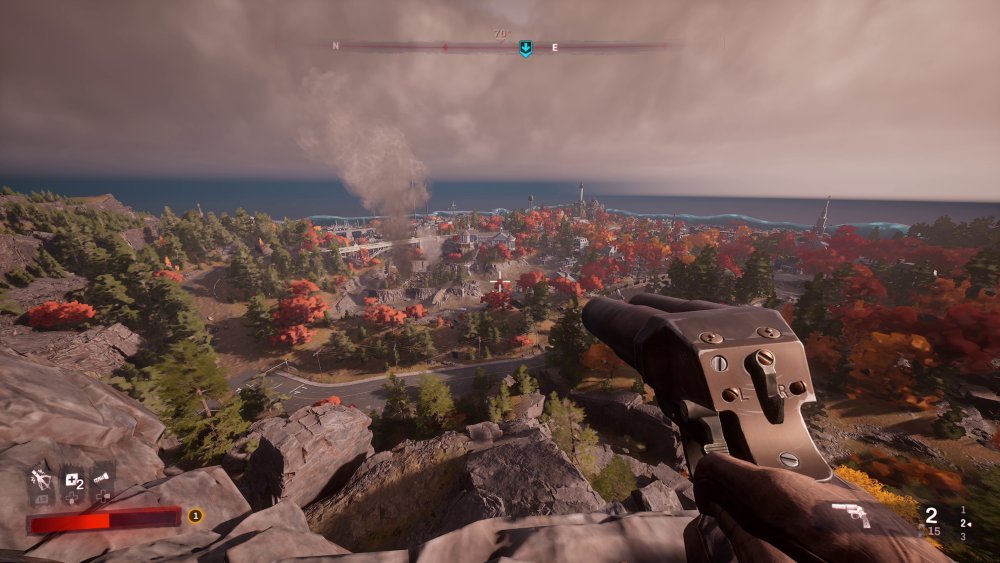Click the teal objective marker on the compass
The width and height of the screenshot is (1000, 563).
tap(525, 47)
